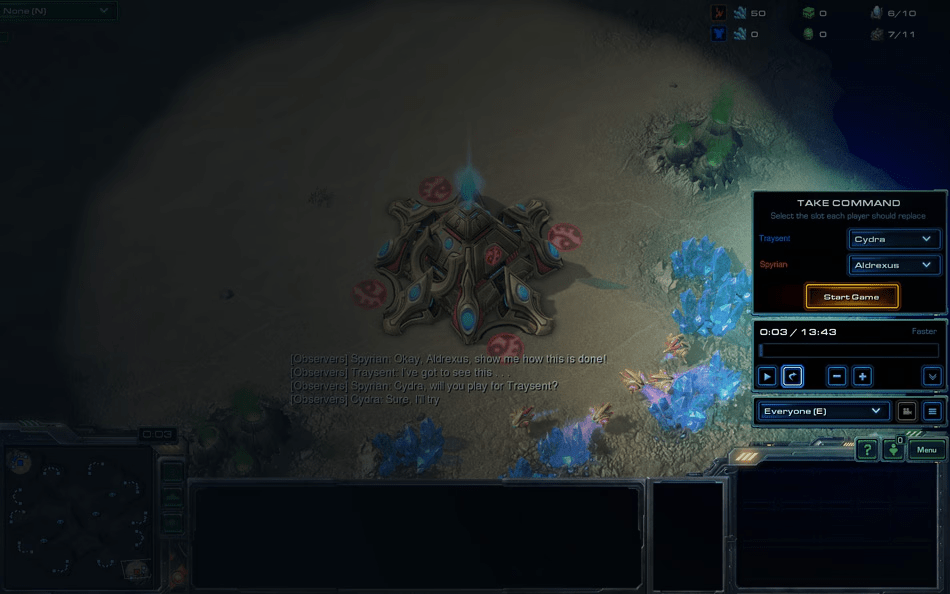Seek along the replay timeline bar

[848, 351]
